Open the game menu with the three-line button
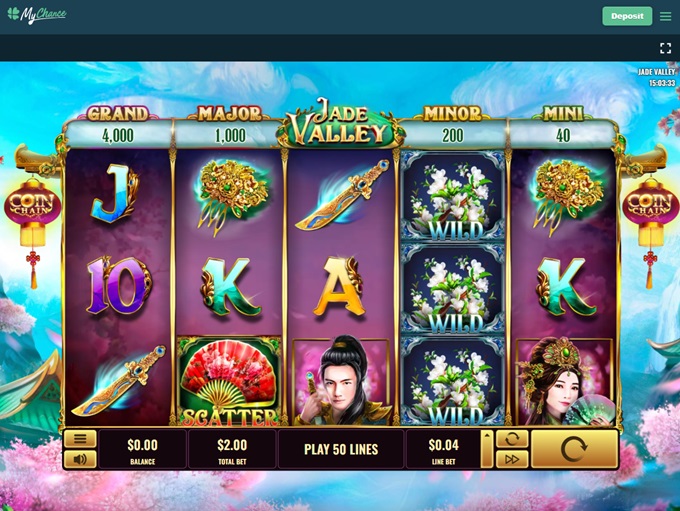The height and width of the screenshot is (511, 680). coord(80,439)
